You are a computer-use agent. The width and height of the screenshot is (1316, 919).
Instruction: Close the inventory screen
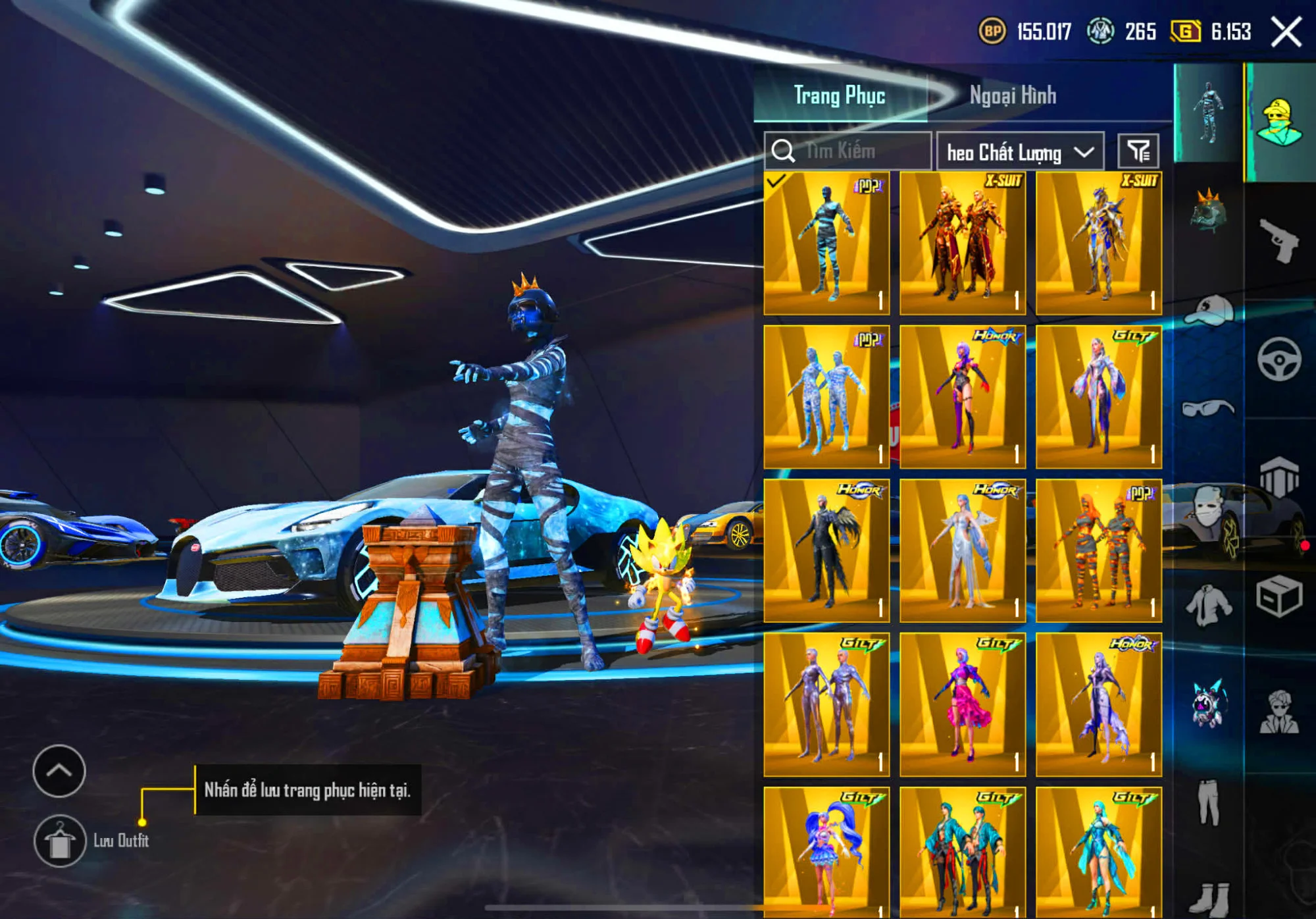[x=1286, y=32]
